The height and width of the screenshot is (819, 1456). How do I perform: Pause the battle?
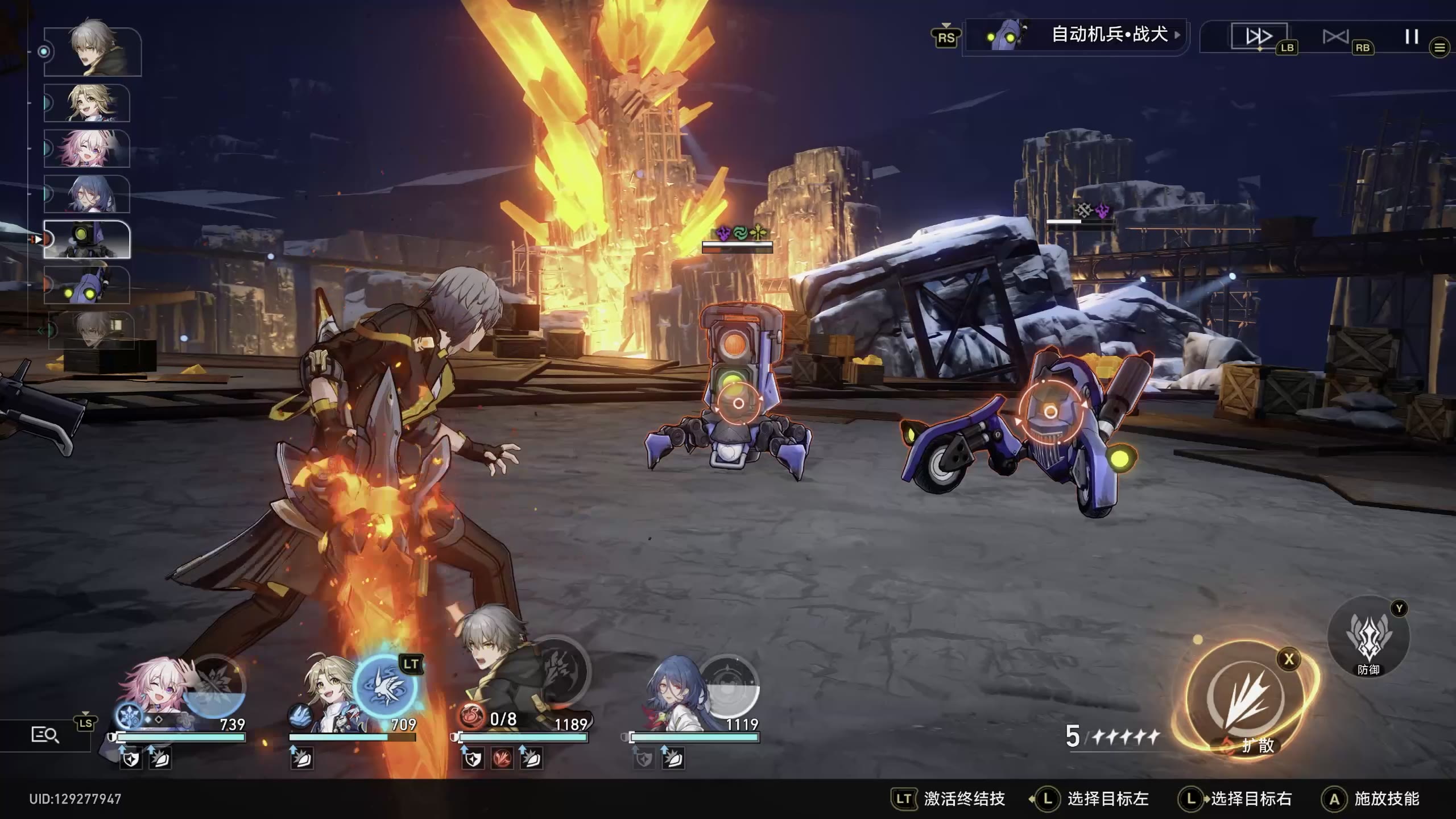(1411, 37)
